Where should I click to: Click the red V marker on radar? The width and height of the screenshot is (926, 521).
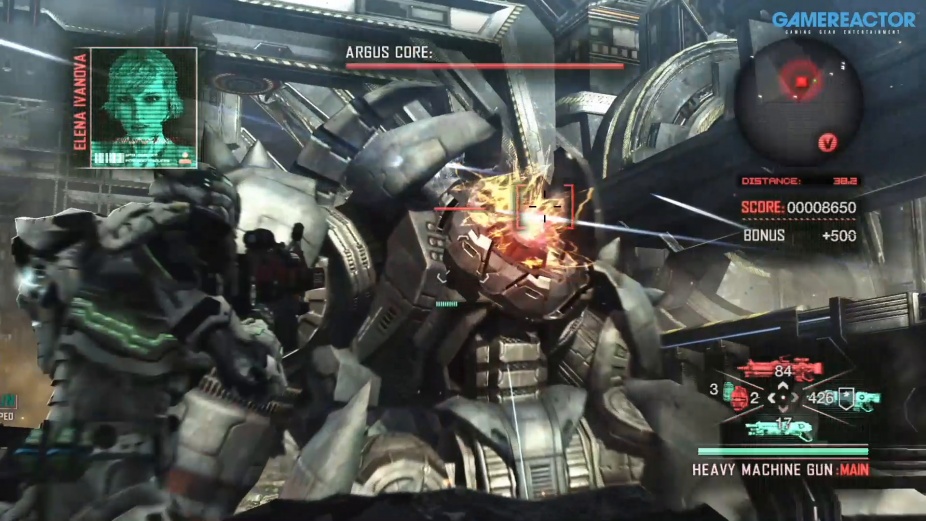click(x=827, y=143)
